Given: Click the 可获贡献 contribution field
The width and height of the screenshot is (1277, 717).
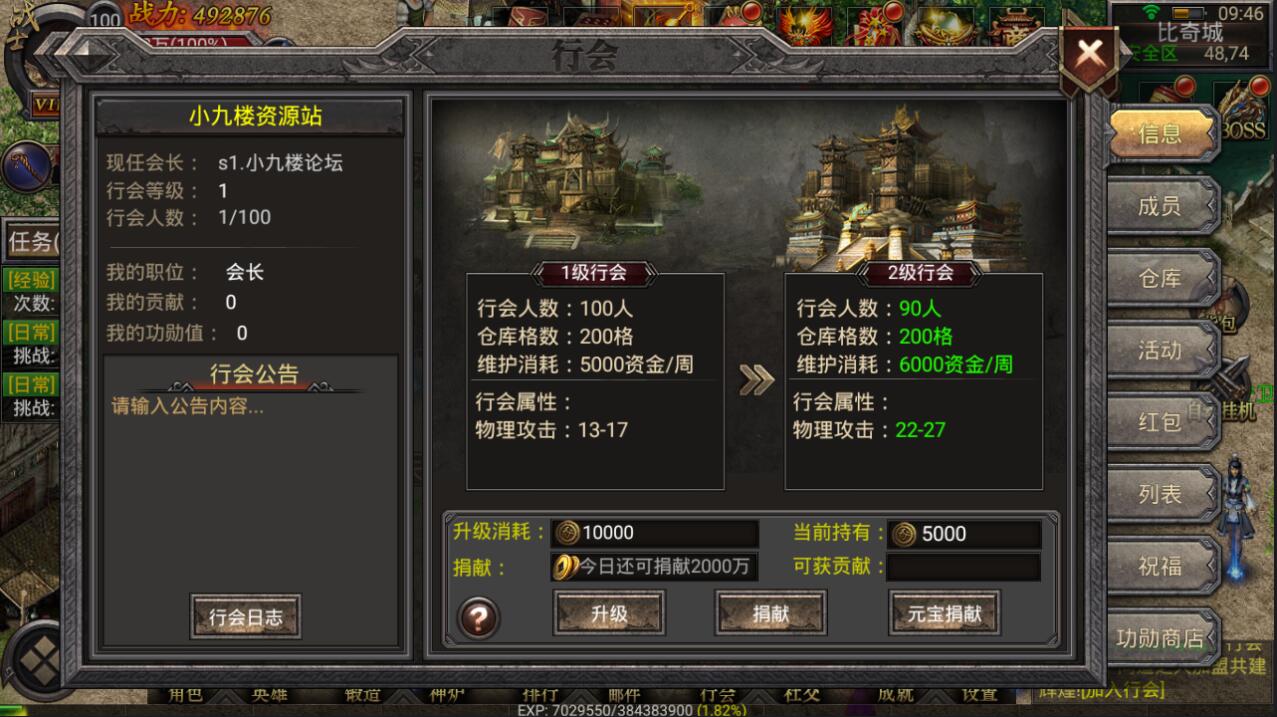Looking at the screenshot, I should (x=963, y=567).
